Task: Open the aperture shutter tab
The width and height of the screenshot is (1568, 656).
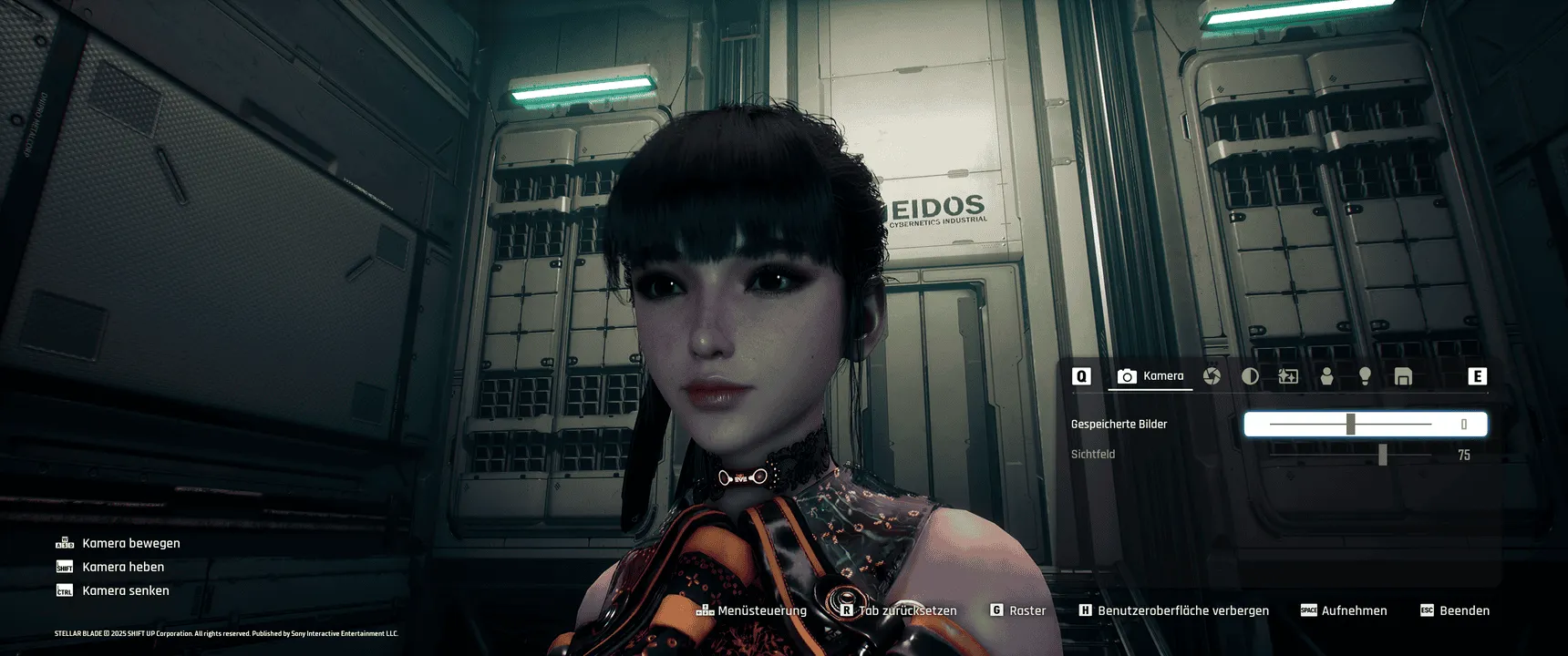Action: pyautogui.click(x=1212, y=376)
